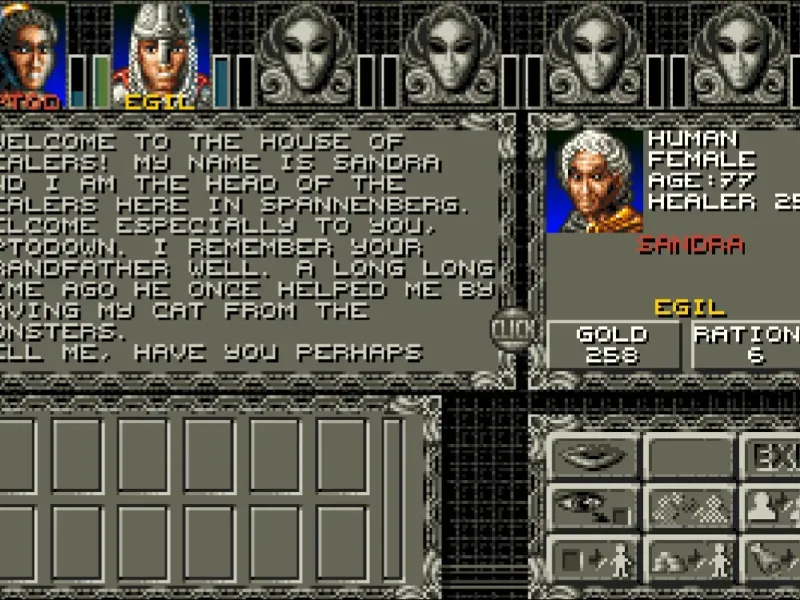Click the person-with-arrow party button
The height and width of the screenshot is (600, 800).
pos(772,507)
